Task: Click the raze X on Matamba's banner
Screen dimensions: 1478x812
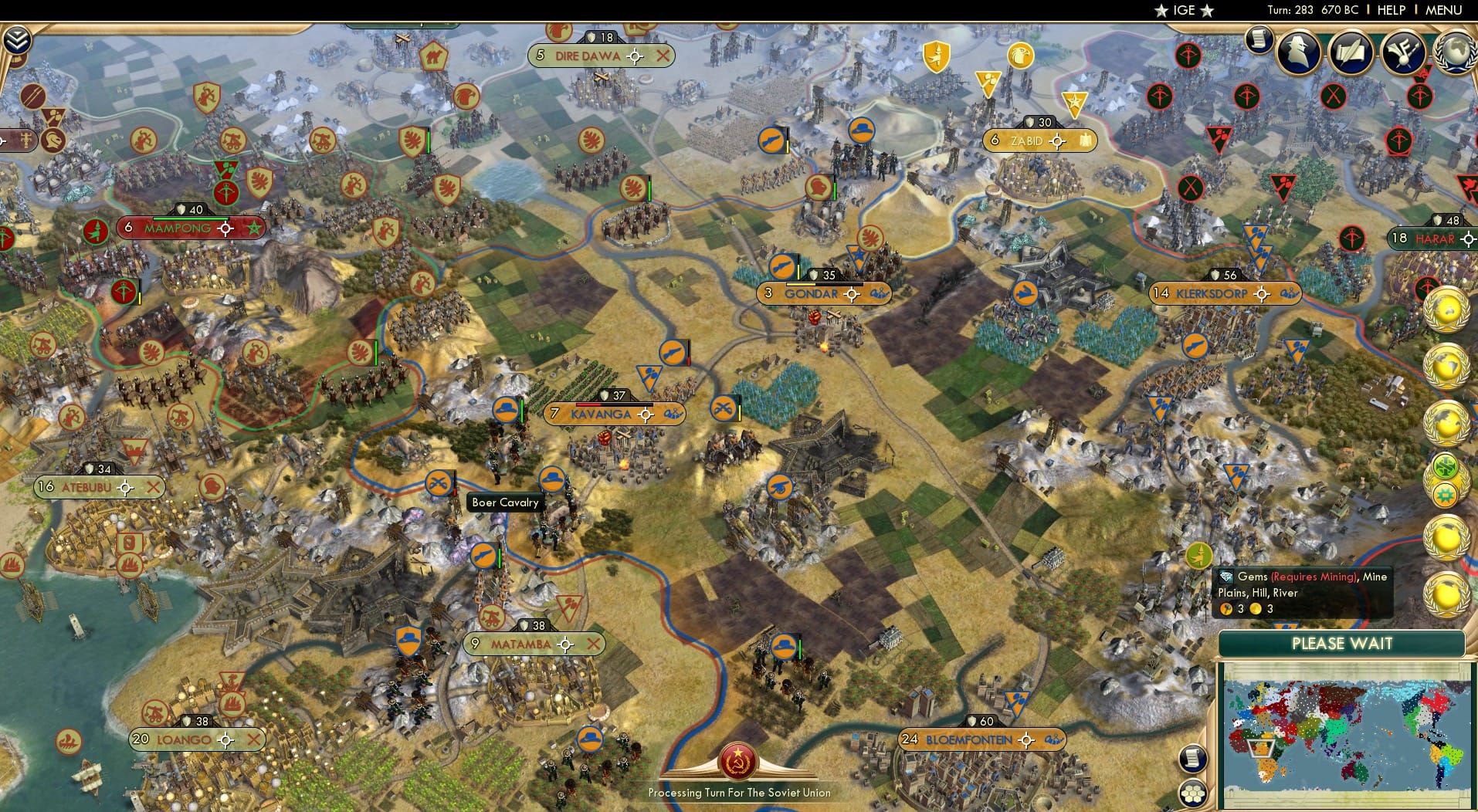Action: [x=595, y=643]
